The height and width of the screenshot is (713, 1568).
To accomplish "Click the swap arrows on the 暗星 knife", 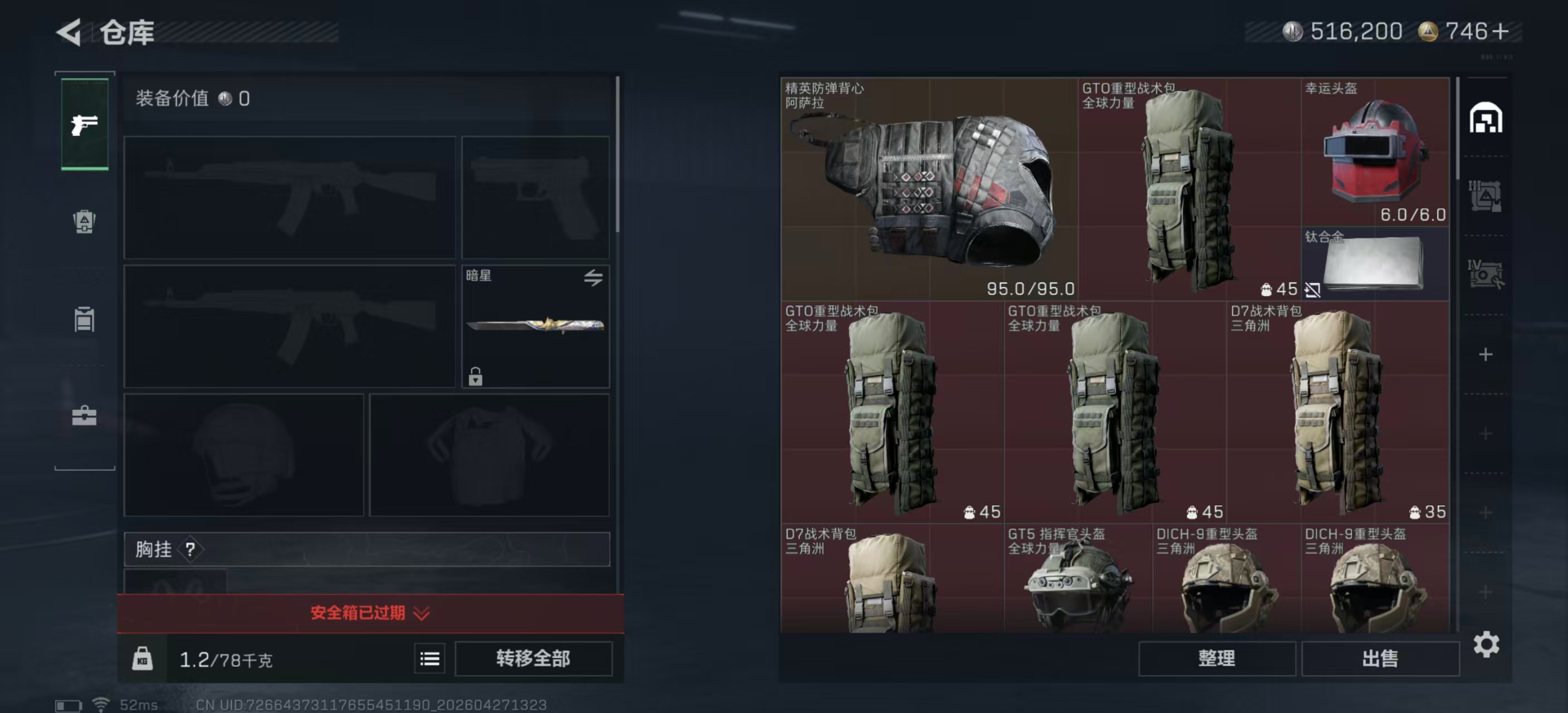I will (x=593, y=279).
